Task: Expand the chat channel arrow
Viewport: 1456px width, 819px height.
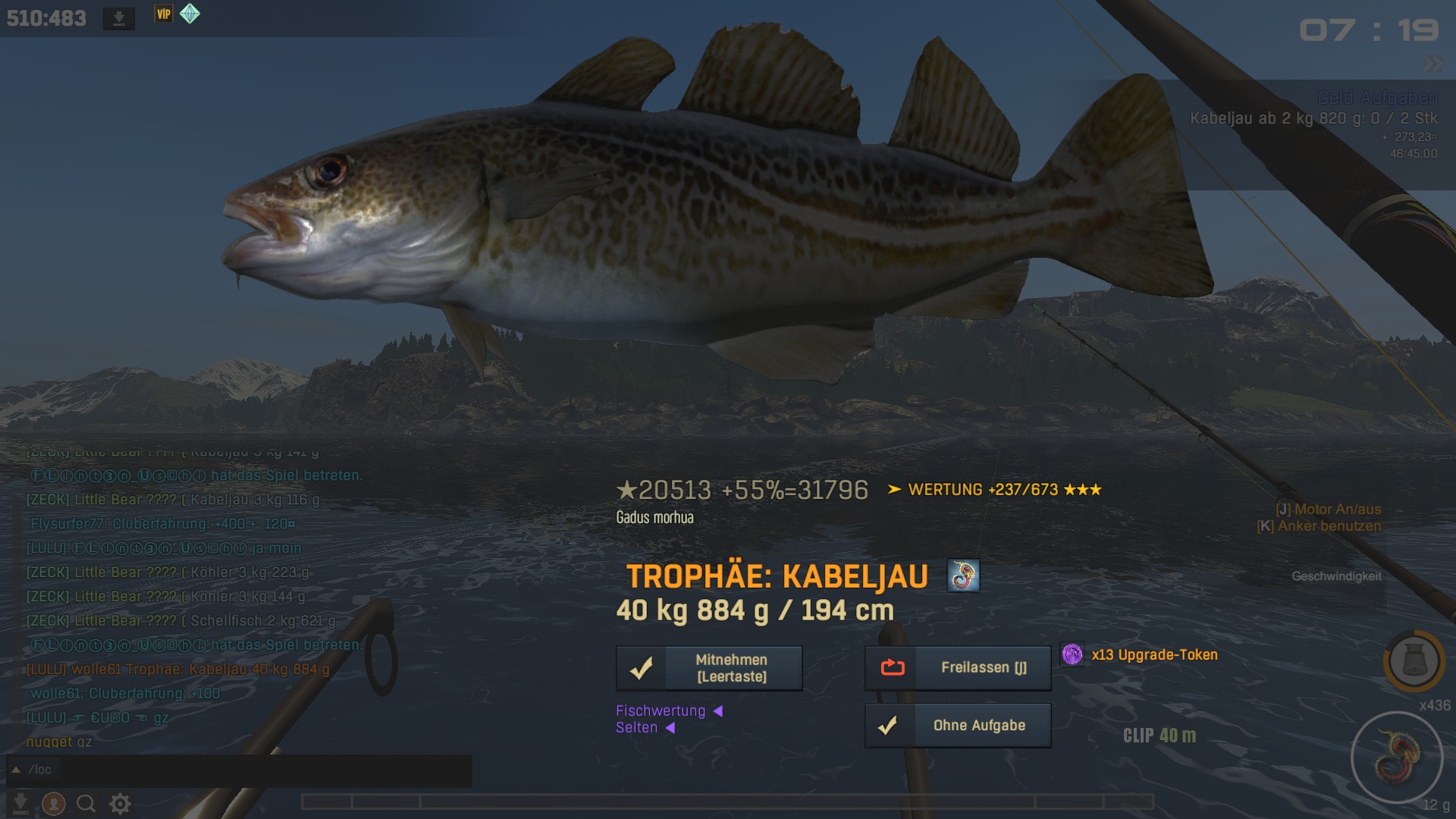Action: 16,770
